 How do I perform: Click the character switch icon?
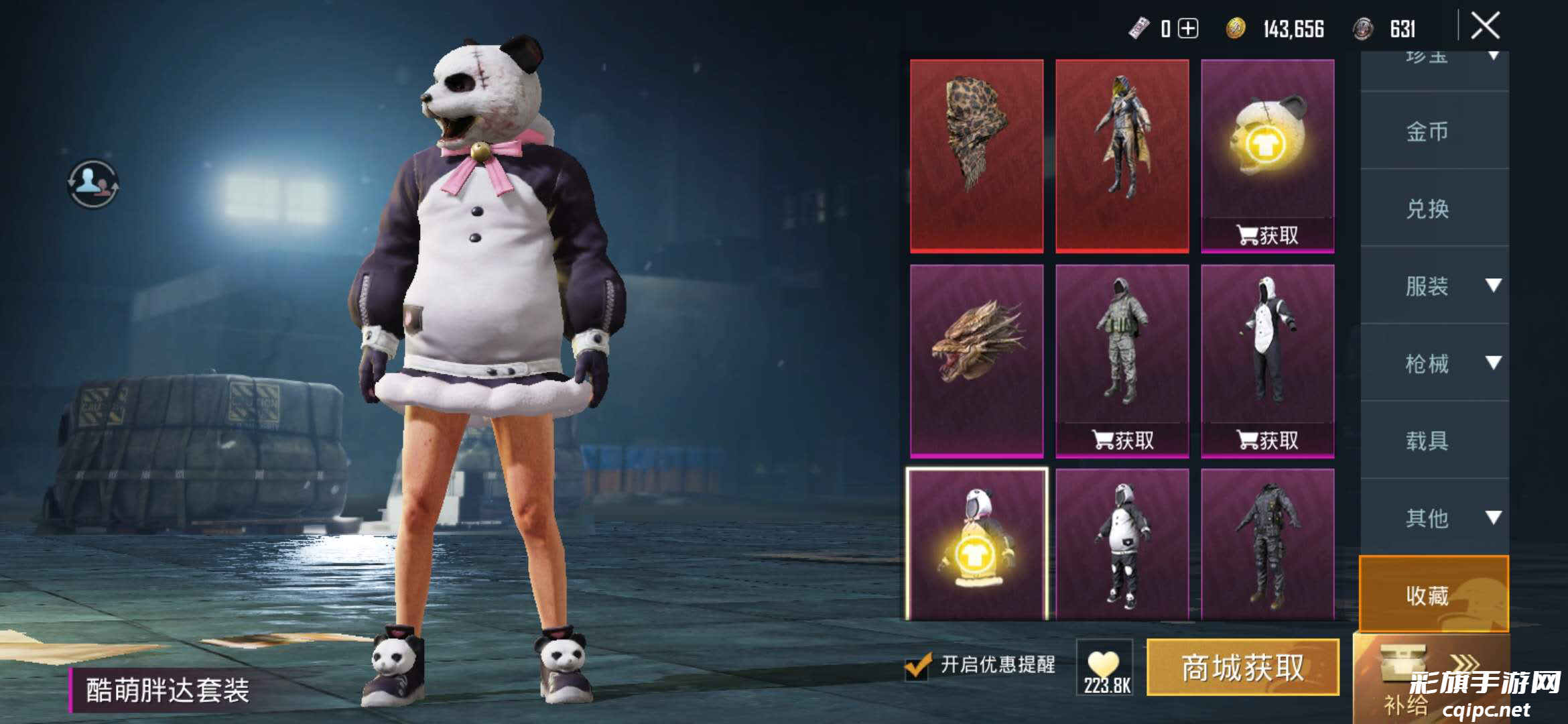pos(93,183)
